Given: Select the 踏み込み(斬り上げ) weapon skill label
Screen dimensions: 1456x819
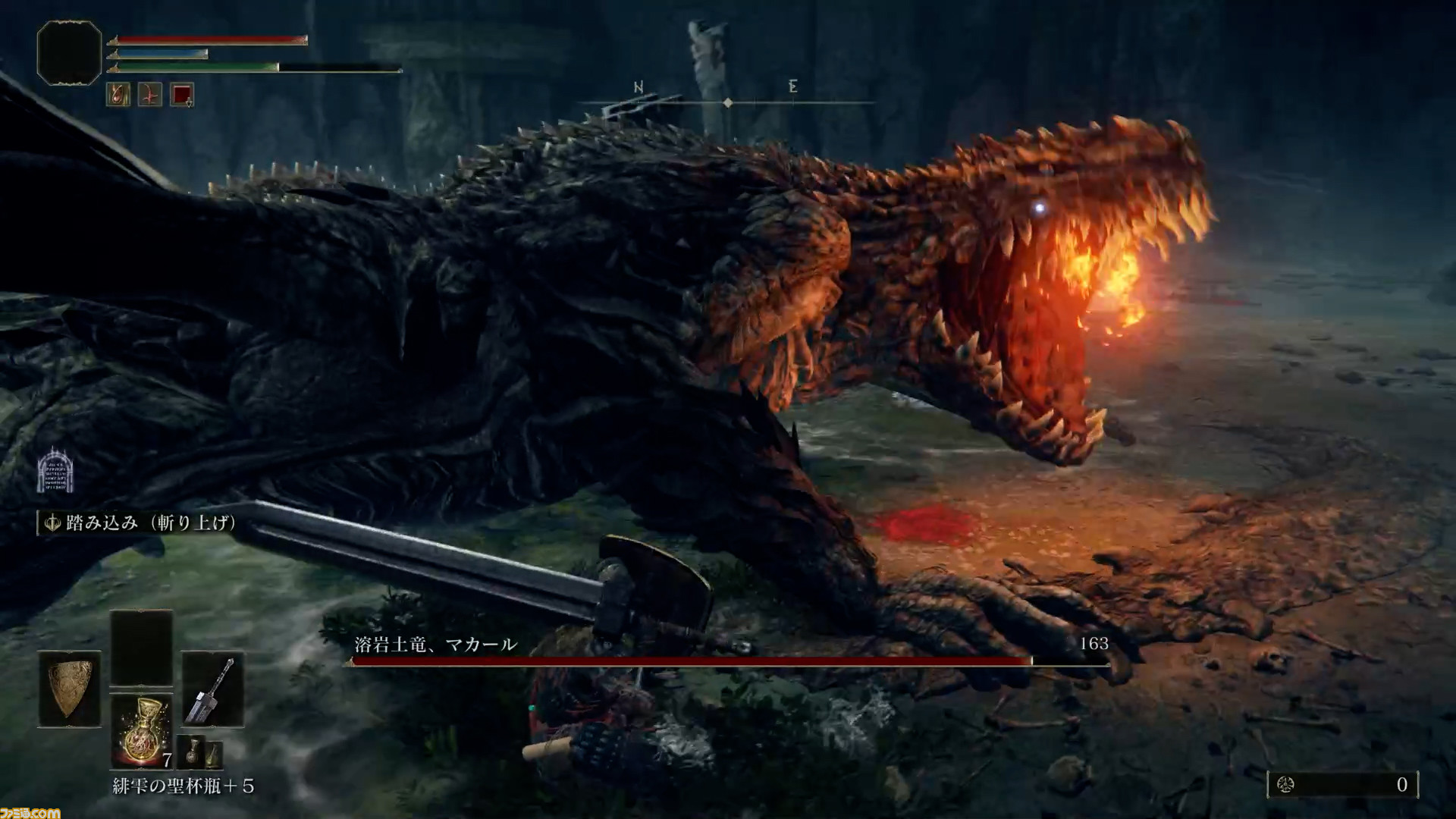Looking at the screenshot, I should click(x=140, y=522).
